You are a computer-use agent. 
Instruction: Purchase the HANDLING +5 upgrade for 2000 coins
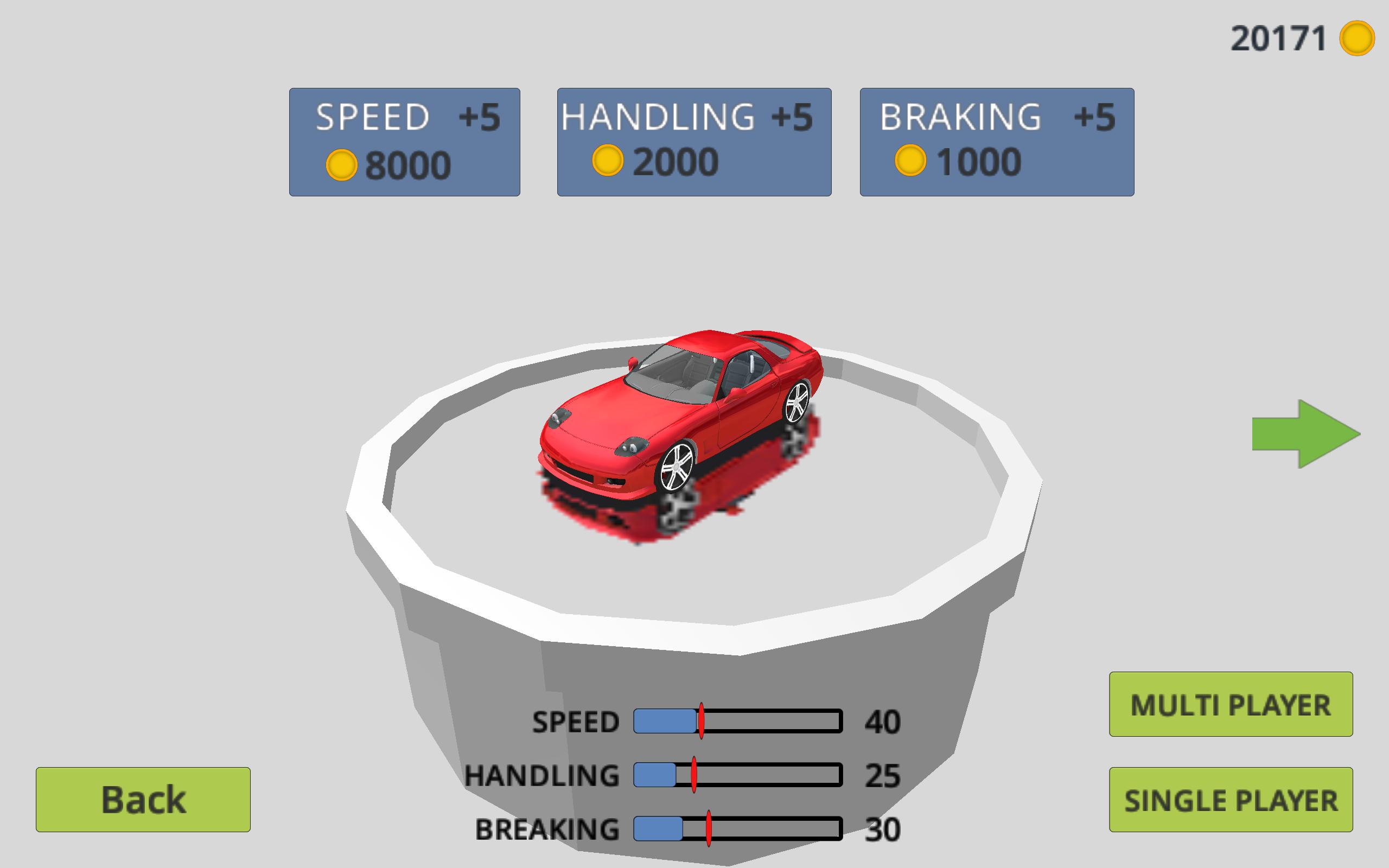[x=692, y=141]
